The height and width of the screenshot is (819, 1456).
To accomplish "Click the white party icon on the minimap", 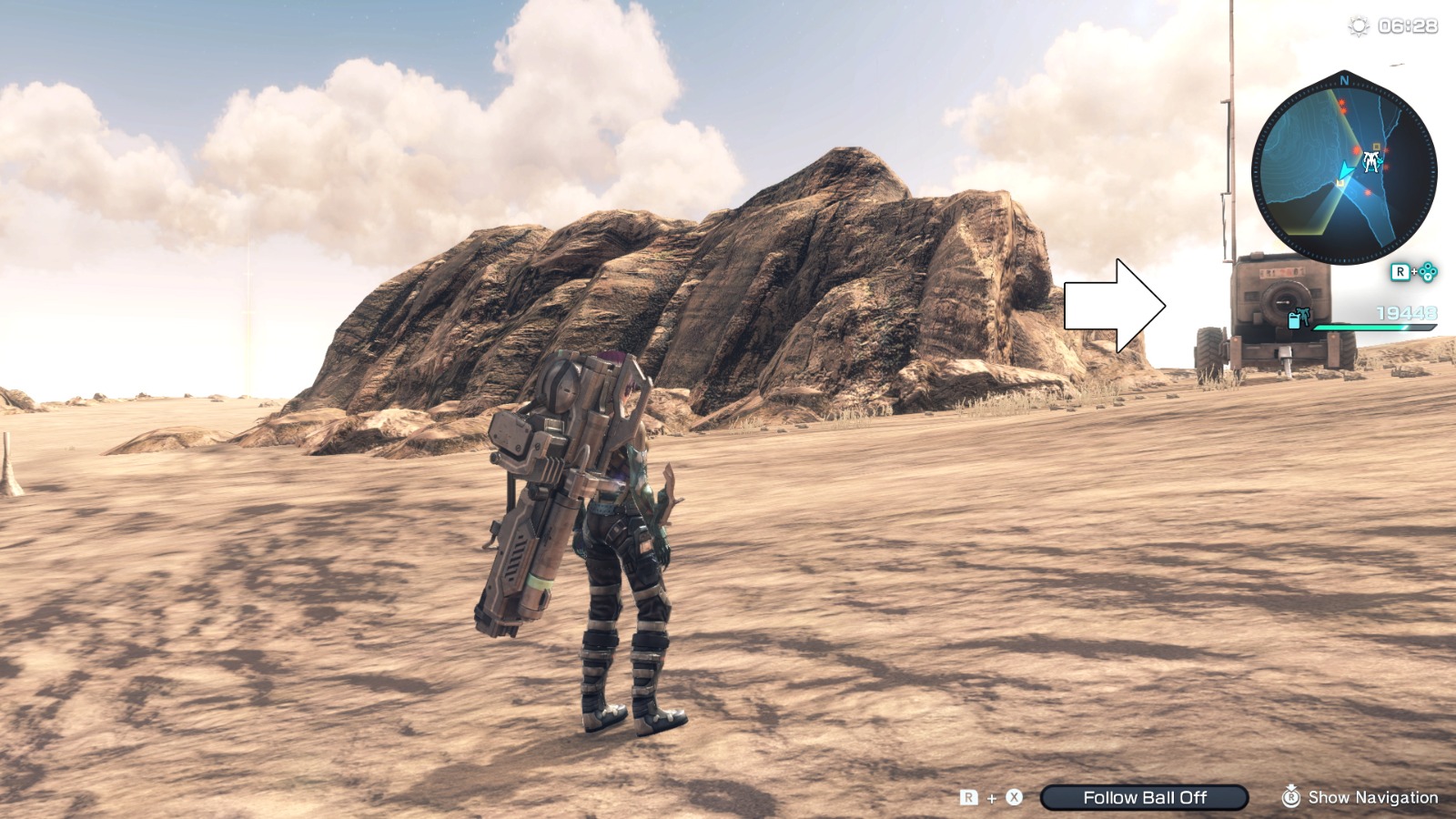I will point(1370,162).
